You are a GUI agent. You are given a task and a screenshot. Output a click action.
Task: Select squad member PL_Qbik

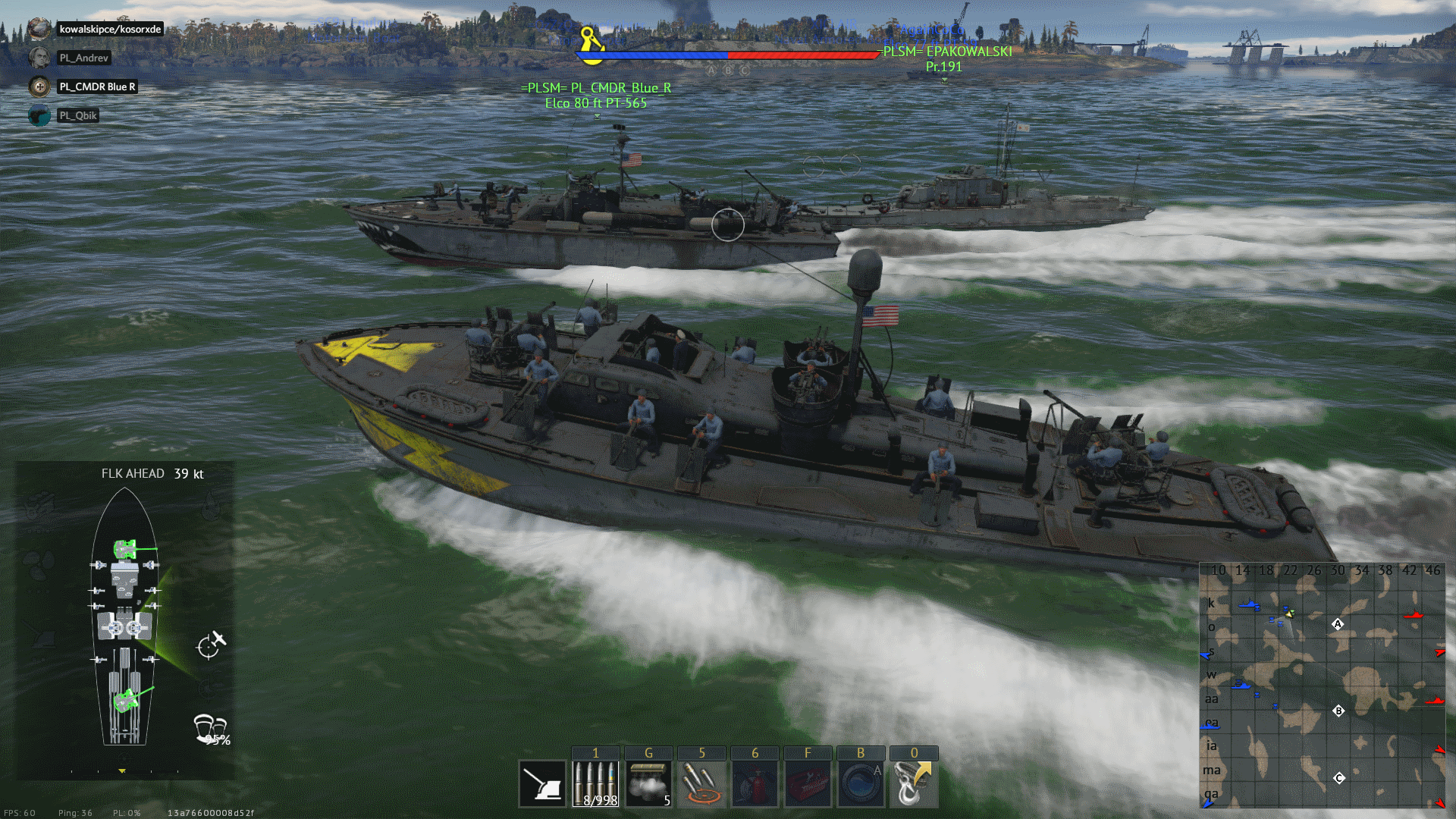tap(78, 115)
